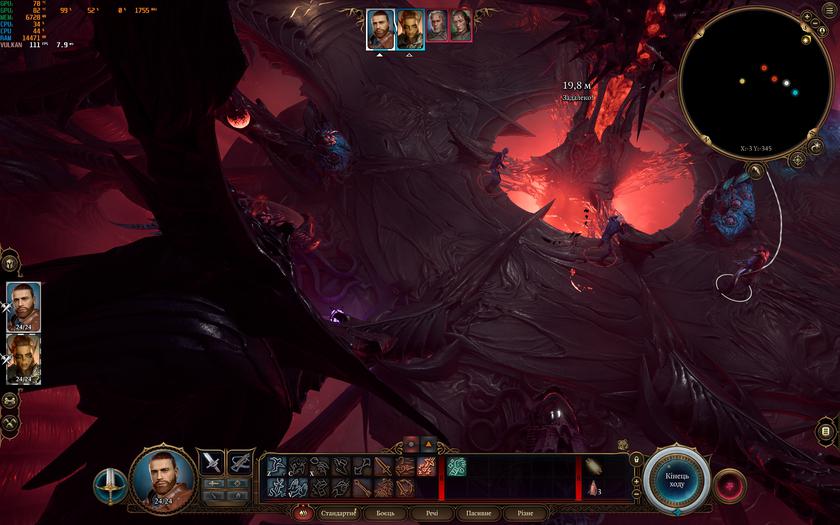The image size is (840, 525).
Task: Select the Речі hotbar tab
Action: (431, 513)
